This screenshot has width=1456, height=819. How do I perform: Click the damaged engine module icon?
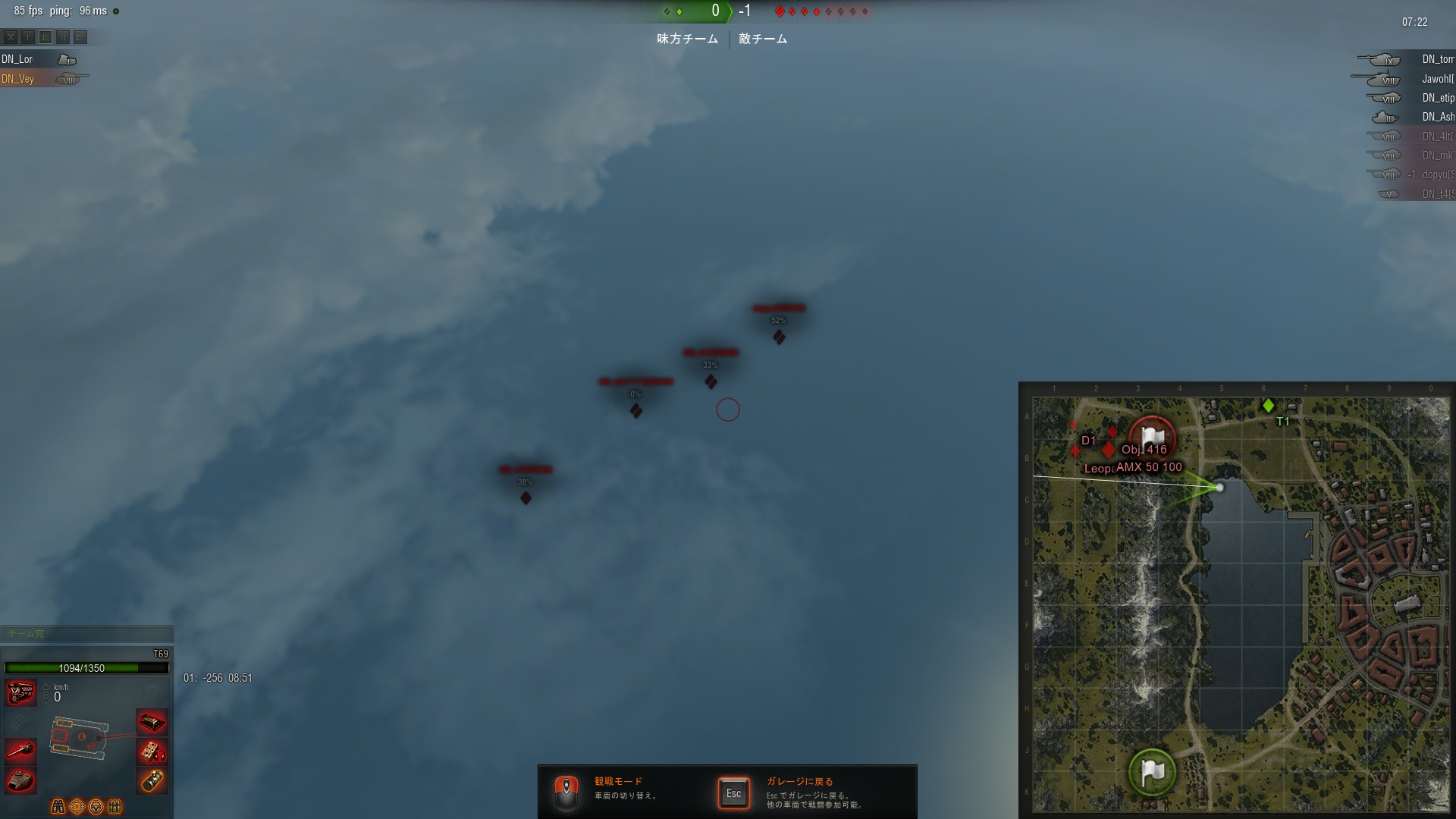click(x=20, y=692)
